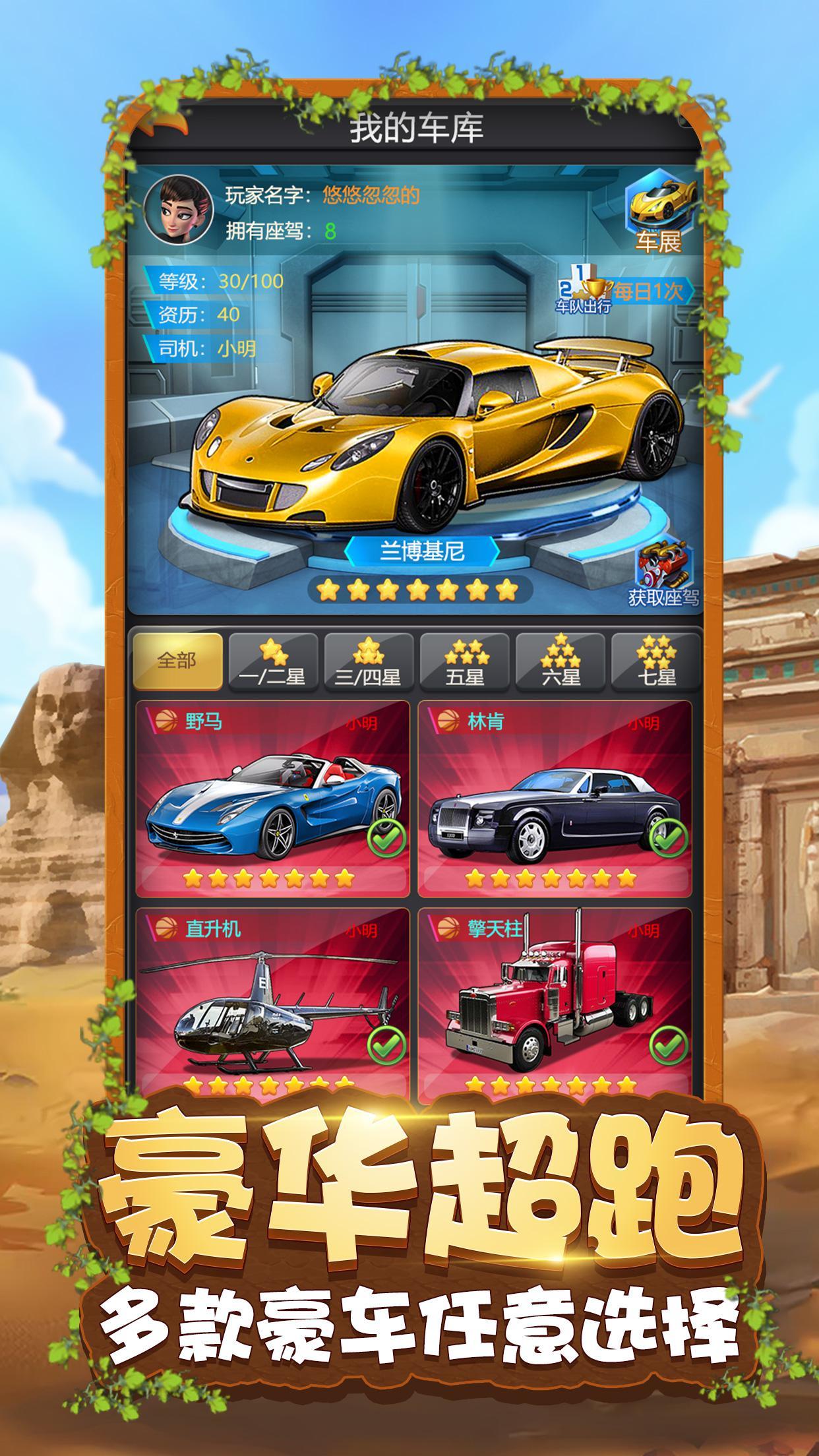Open 获取座驾 to get cars

pyautogui.click(x=663, y=573)
